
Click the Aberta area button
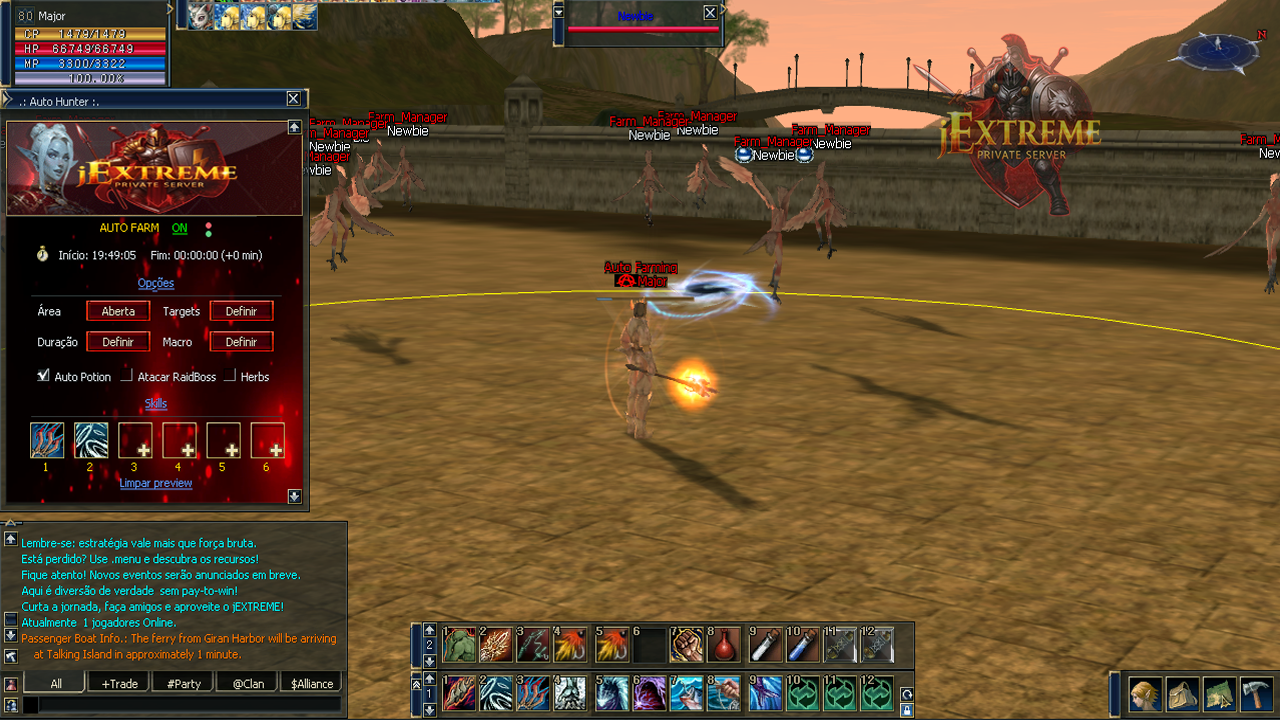118,311
